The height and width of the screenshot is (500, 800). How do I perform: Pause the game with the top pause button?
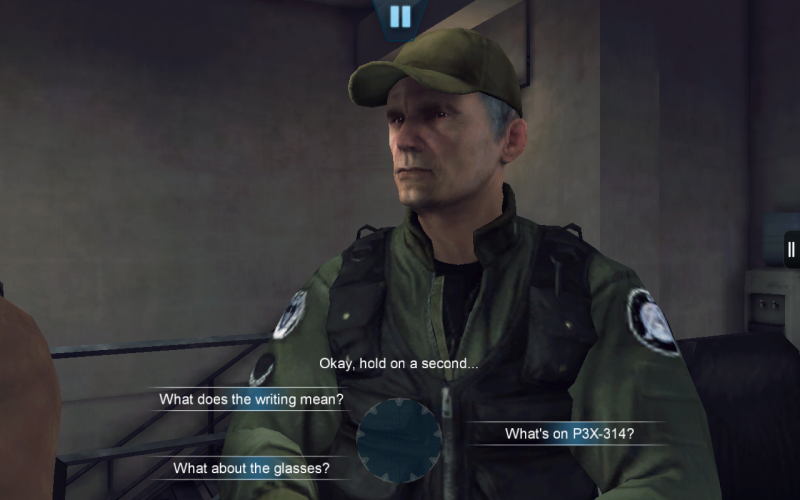(400, 16)
